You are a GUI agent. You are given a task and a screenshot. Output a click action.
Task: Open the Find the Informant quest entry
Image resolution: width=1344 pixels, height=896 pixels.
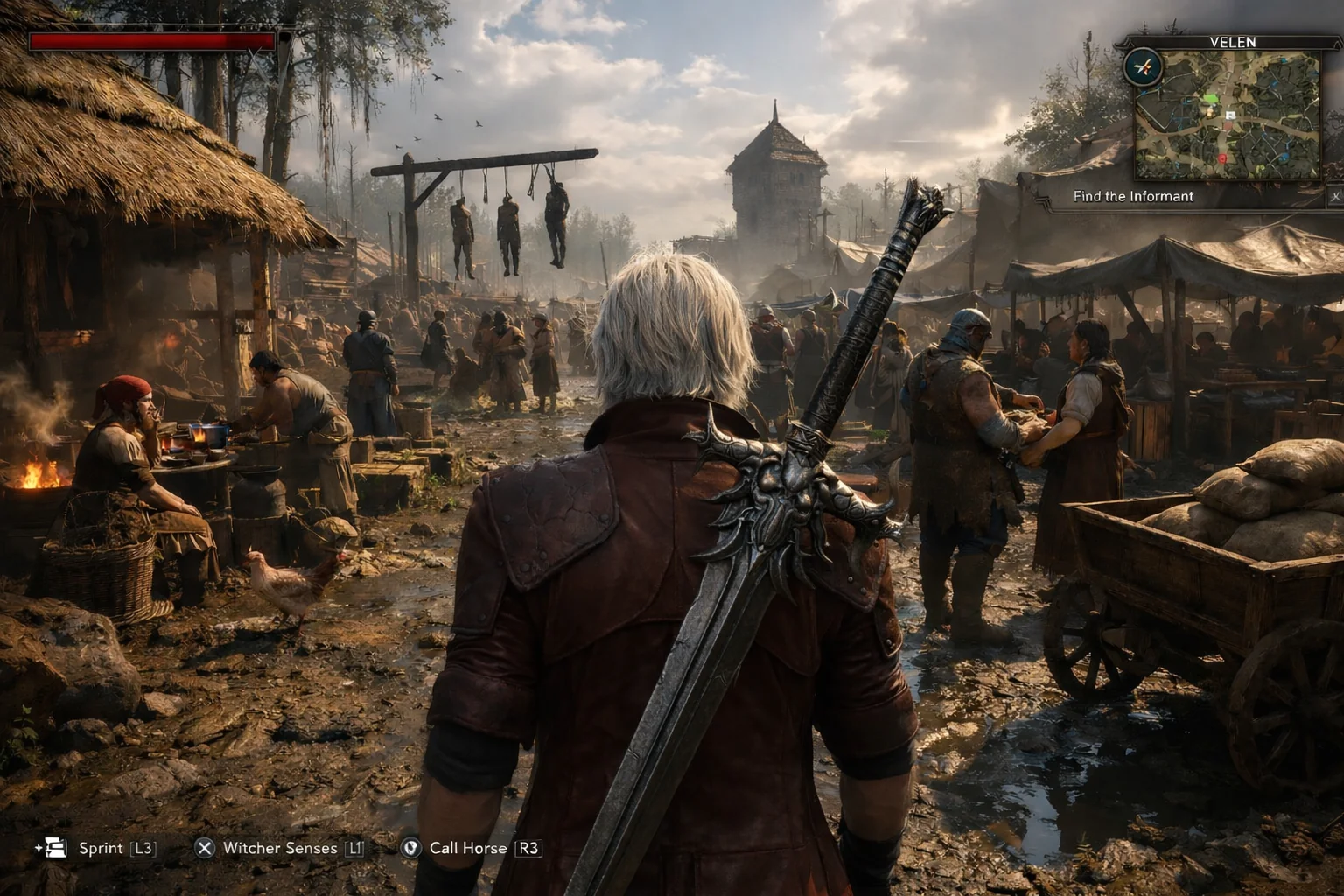1133,196
